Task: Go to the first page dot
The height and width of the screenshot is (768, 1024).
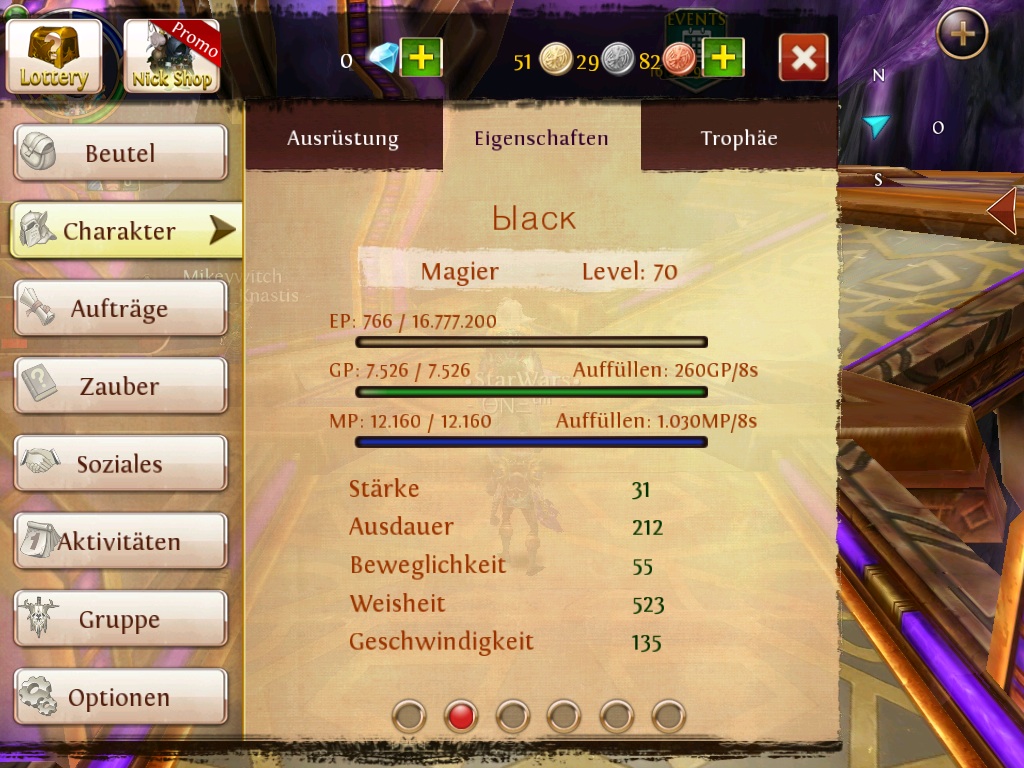Action: click(409, 716)
